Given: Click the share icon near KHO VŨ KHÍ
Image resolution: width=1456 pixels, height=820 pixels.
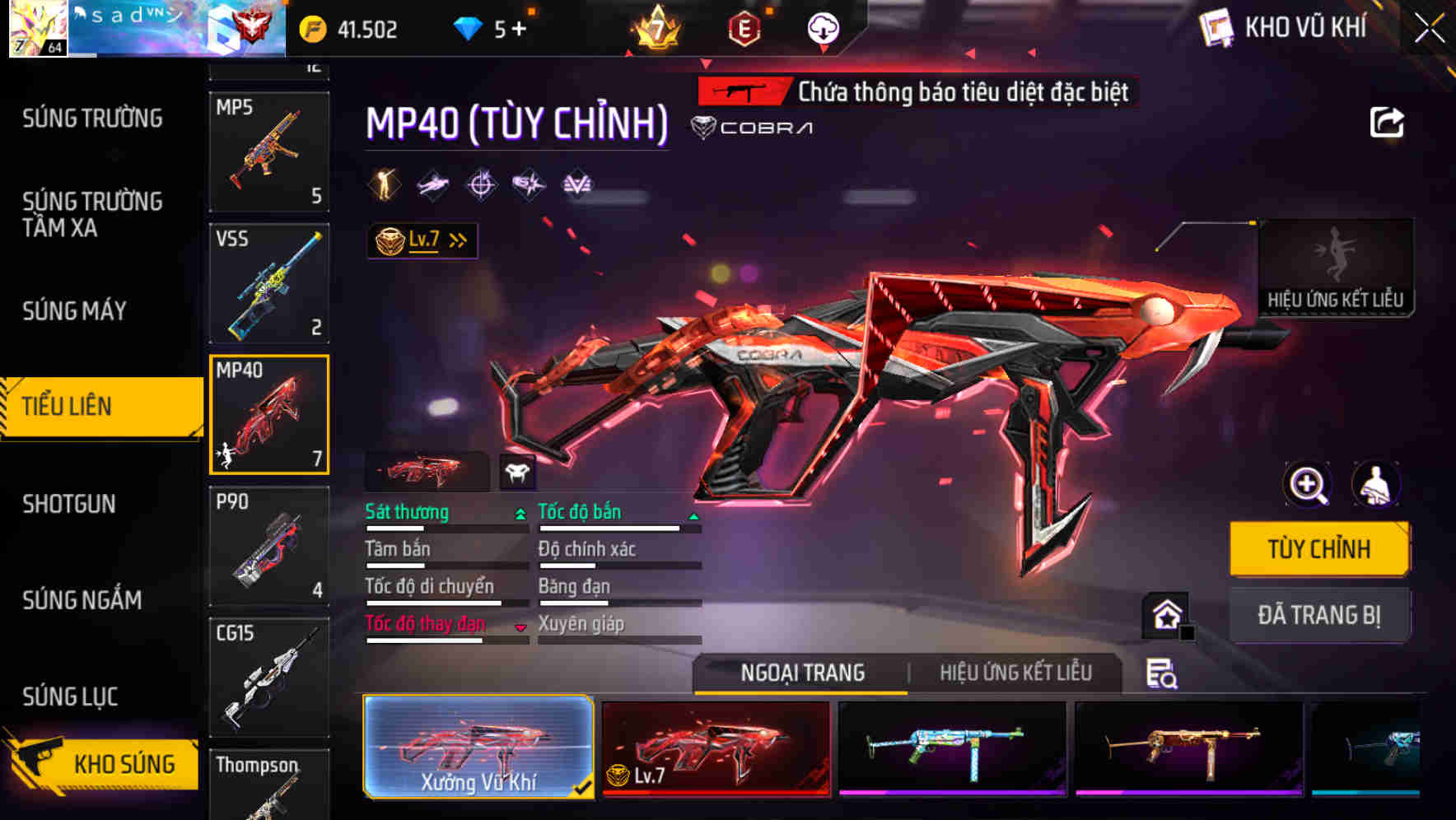Looking at the screenshot, I should [1388, 122].
